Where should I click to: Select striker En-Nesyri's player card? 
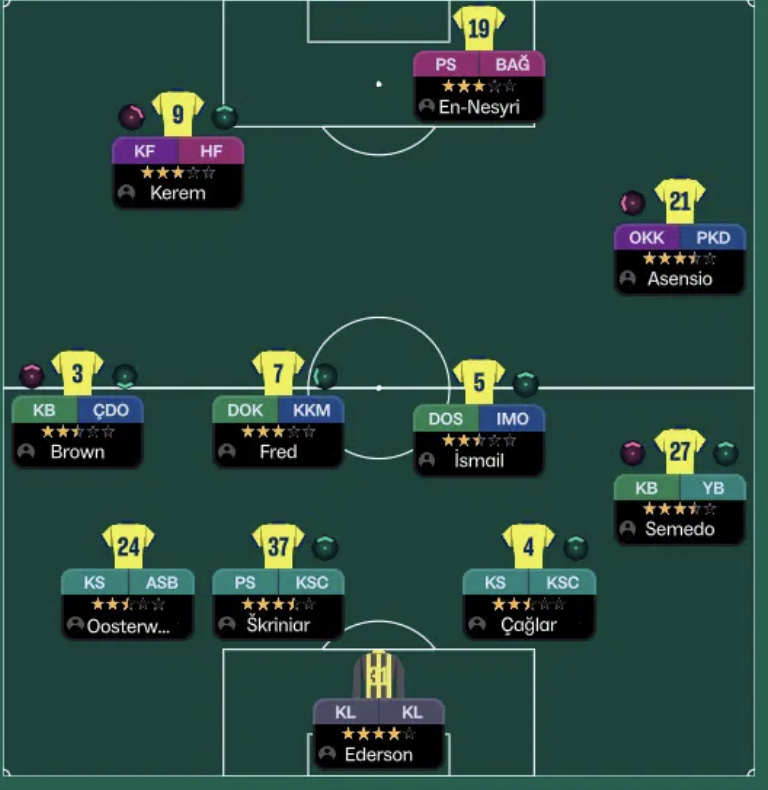pyautogui.click(x=479, y=106)
